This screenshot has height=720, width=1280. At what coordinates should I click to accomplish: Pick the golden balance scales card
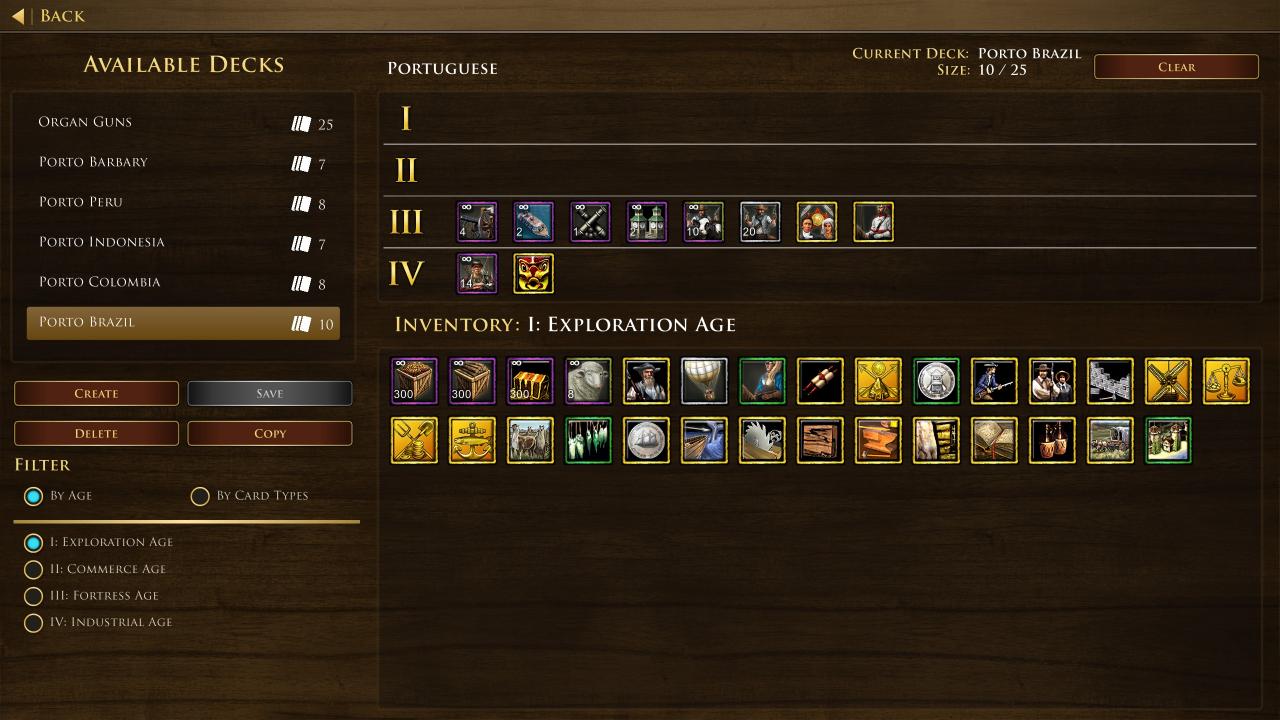pyautogui.click(x=1226, y=381)
